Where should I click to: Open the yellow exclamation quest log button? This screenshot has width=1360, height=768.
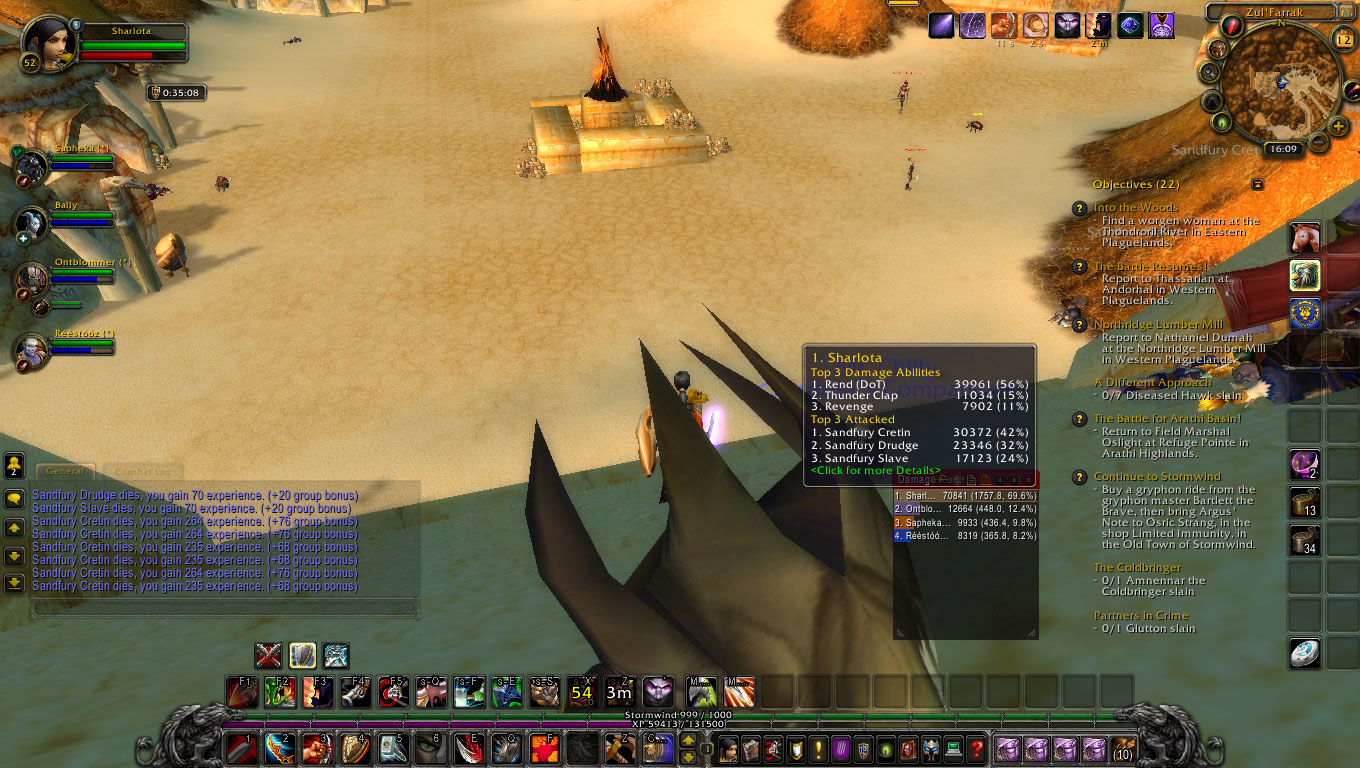point(818,748)
